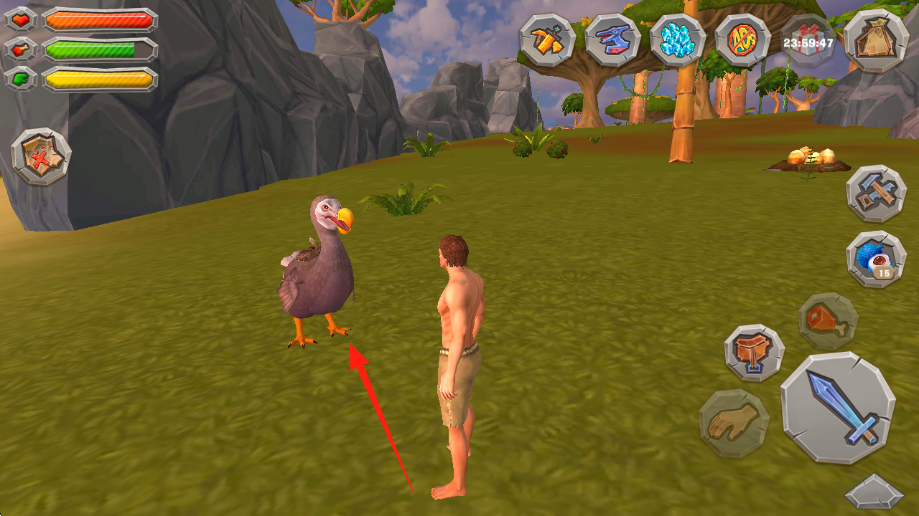The width and height of the screenshot is (919, 516).
Task: Open the pickaxe and gold ore icon
Action: [548, 40]
